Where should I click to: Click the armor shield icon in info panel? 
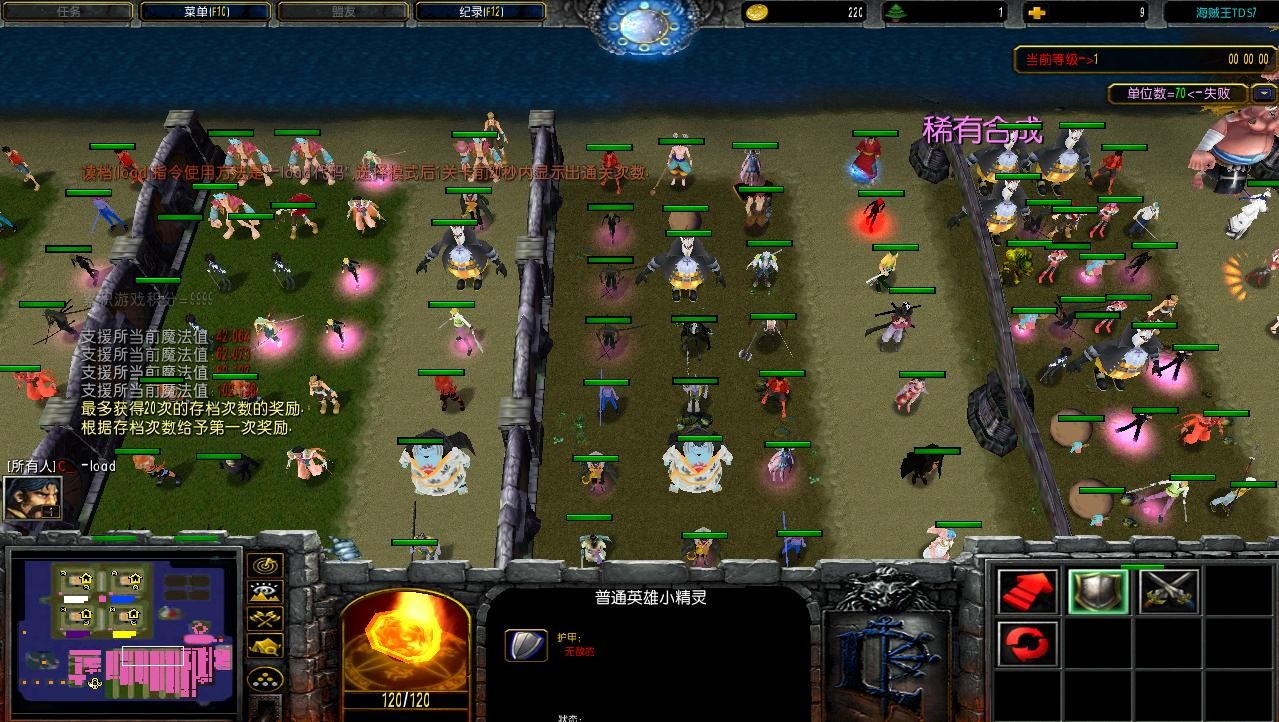(525, 644)
